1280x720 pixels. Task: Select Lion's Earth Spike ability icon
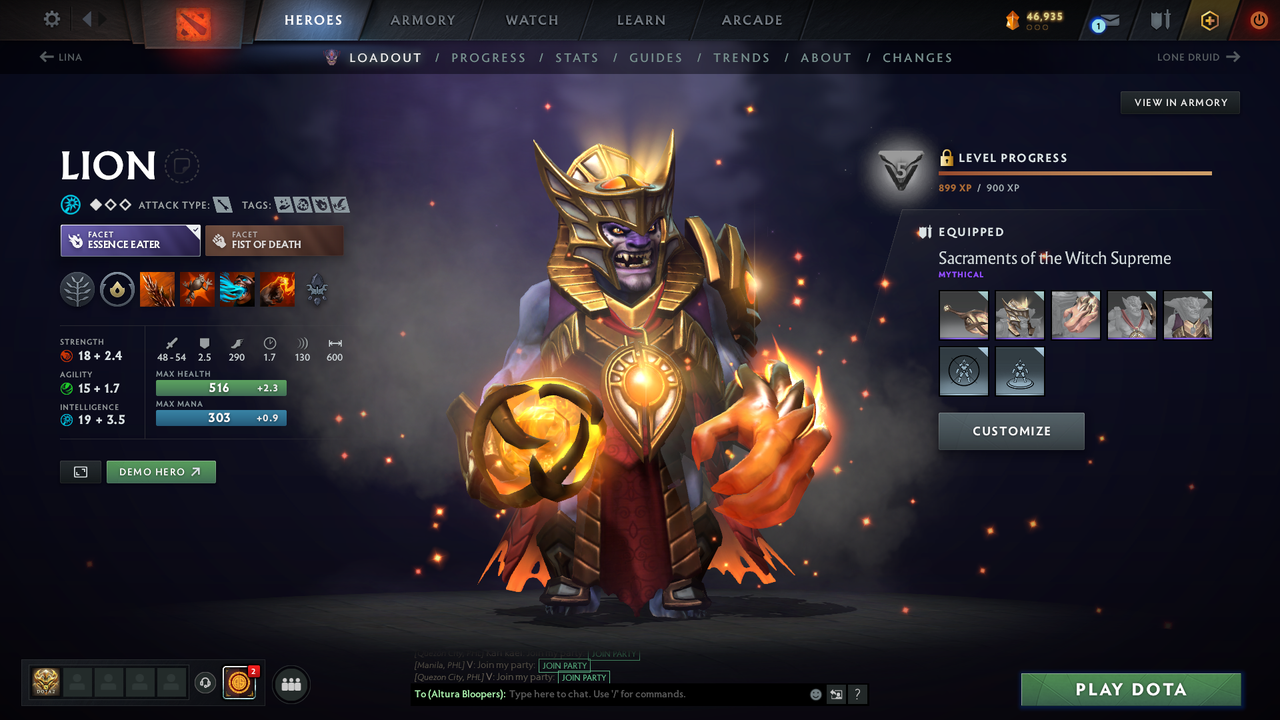pyautogui.click(x=158, y=289)
